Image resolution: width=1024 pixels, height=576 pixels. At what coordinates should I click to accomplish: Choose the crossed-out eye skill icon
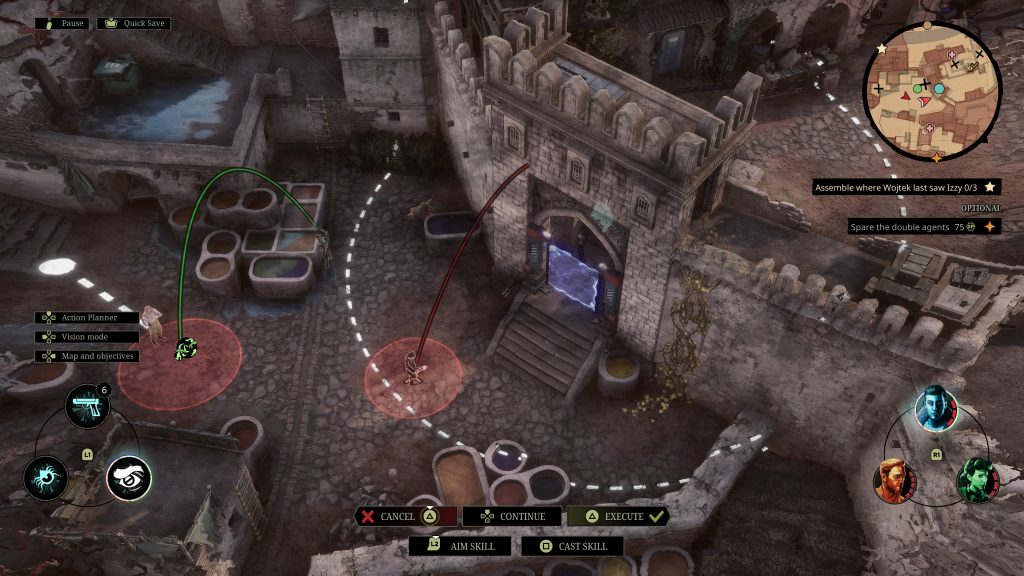pyautogui.click(x=129, y=478)
